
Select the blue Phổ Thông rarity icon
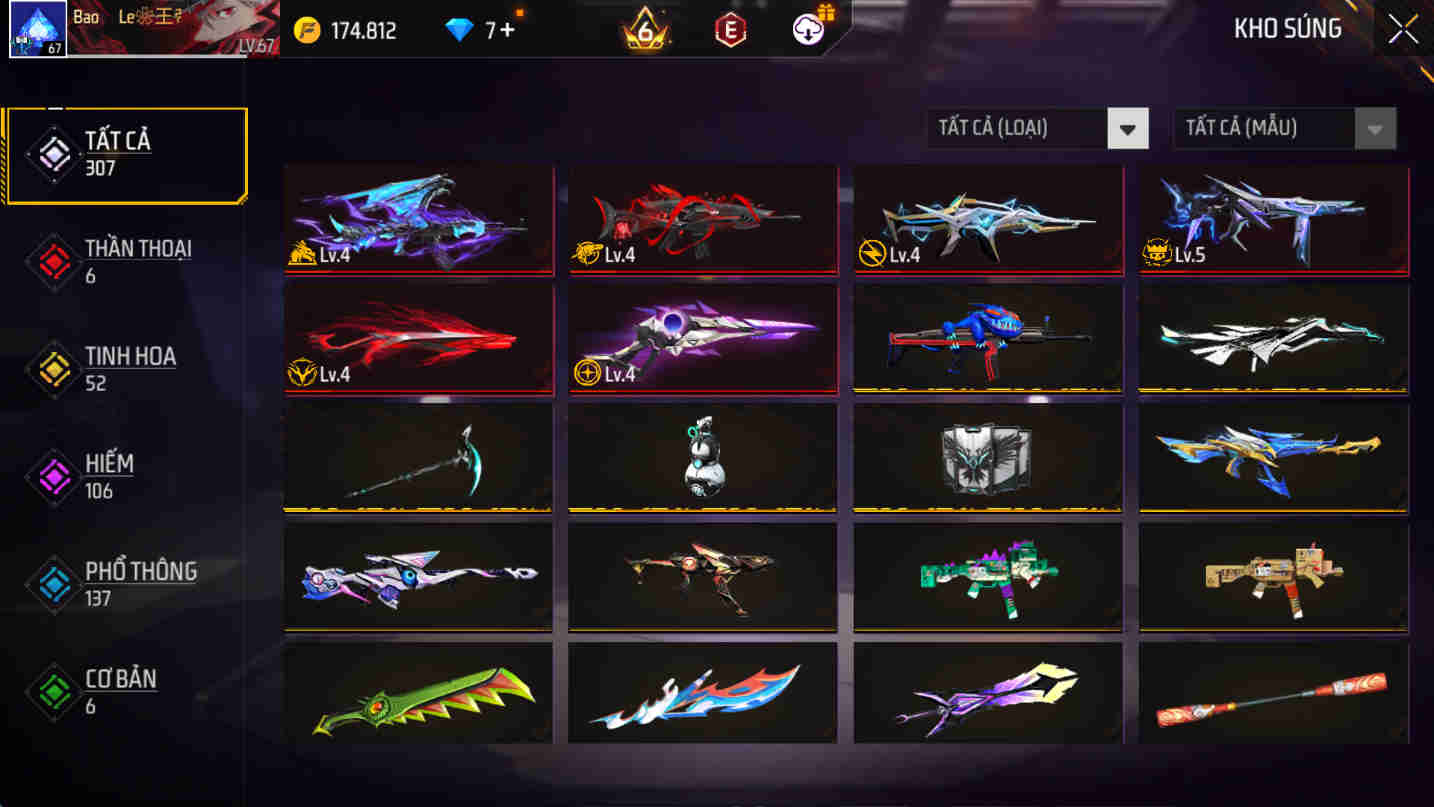pyautogui.click(x=52, y=583)
